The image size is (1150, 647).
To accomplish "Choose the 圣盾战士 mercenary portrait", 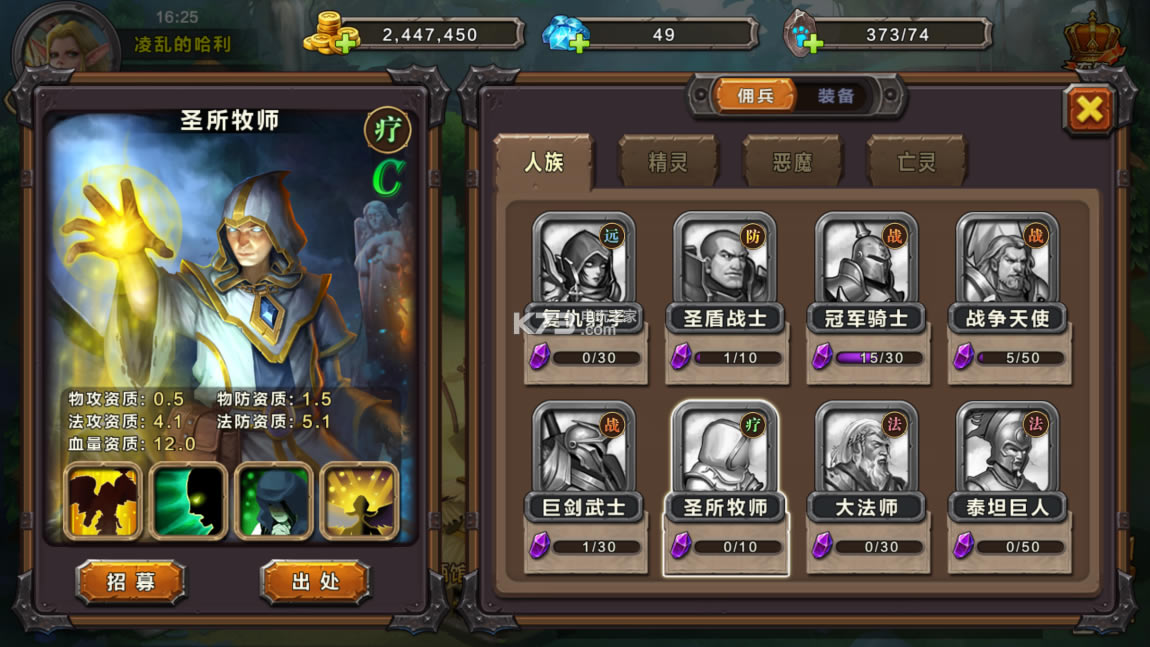I will point(726,262).
